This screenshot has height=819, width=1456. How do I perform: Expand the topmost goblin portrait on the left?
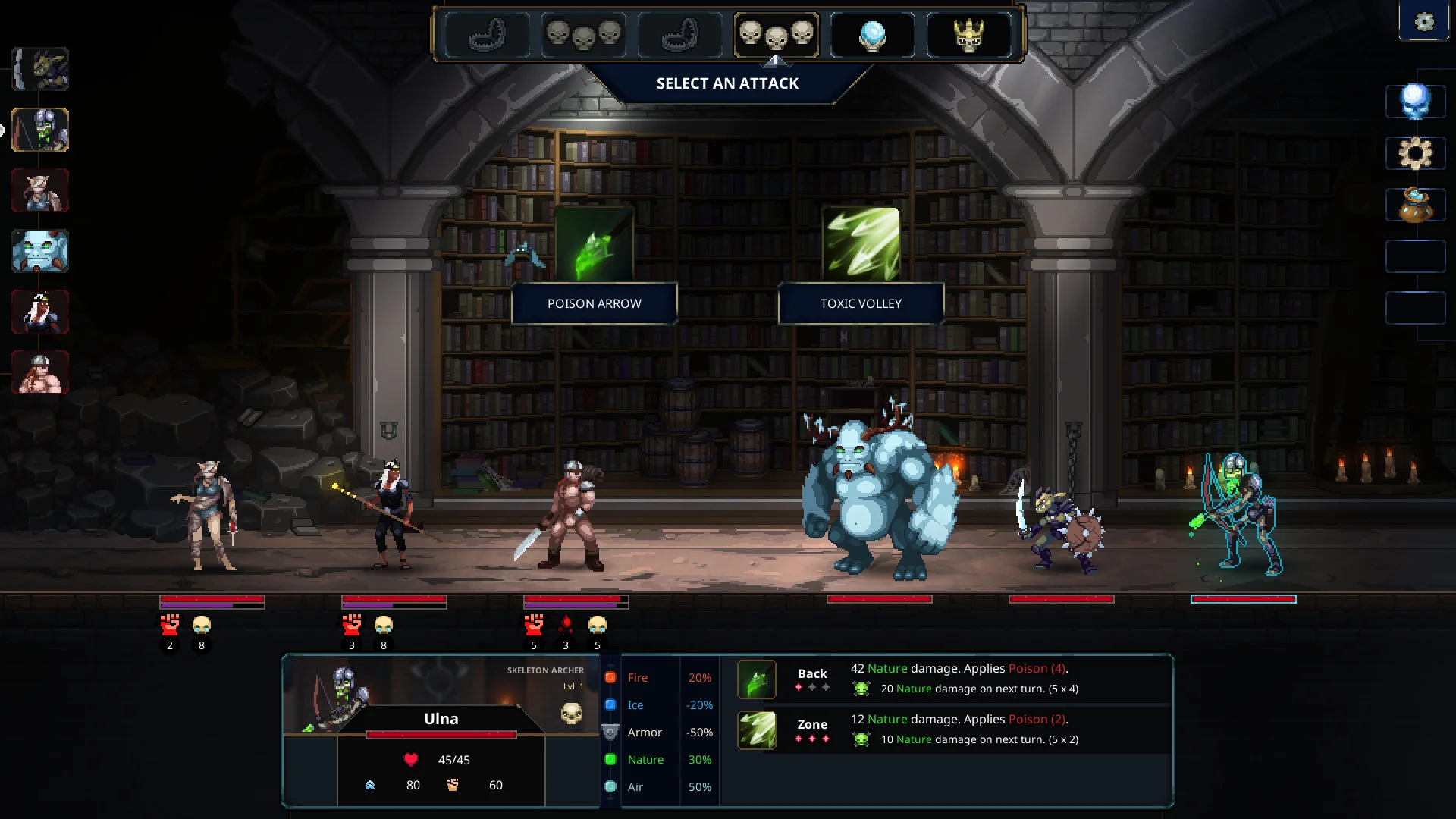coord(40,69)
